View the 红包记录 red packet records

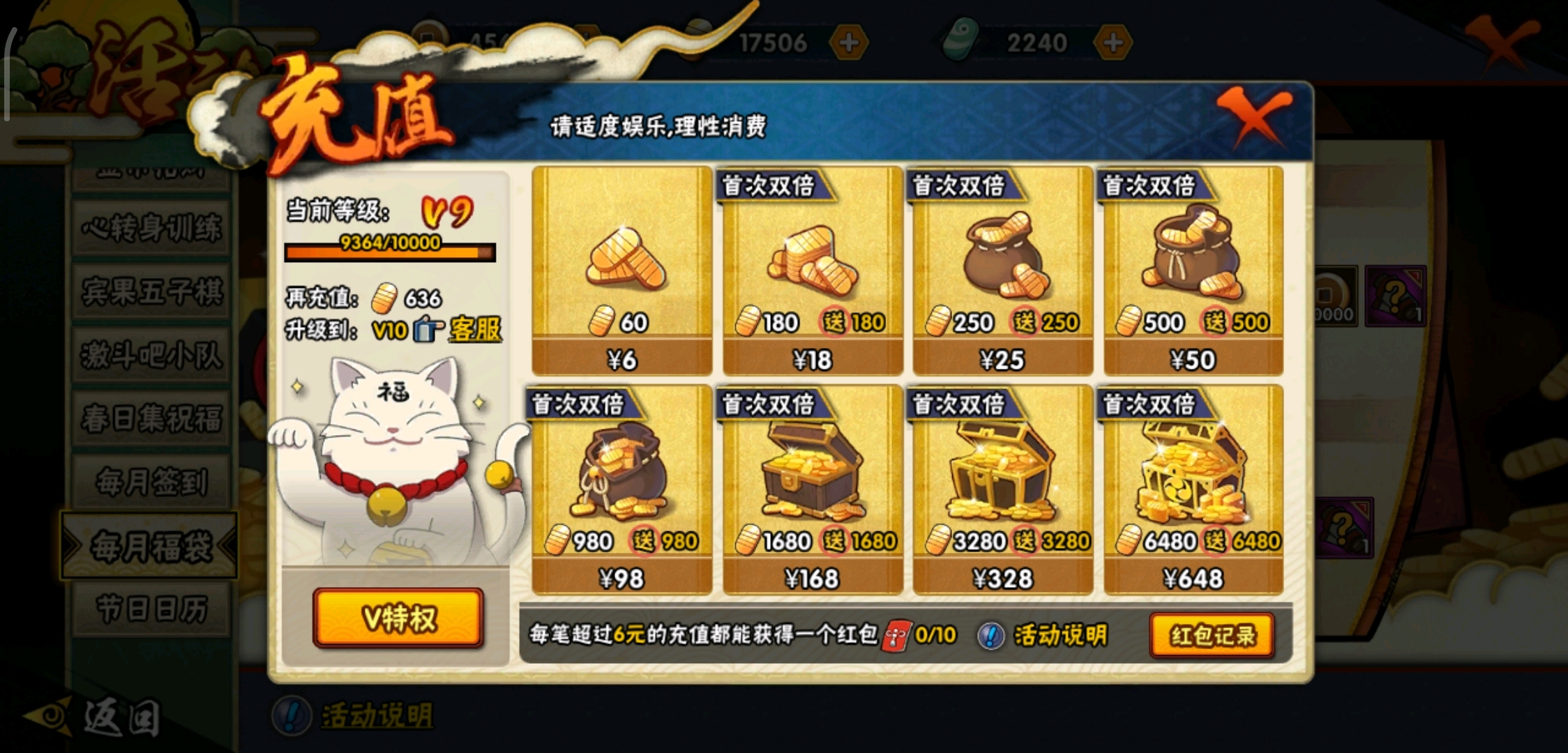coord(1212,635)
